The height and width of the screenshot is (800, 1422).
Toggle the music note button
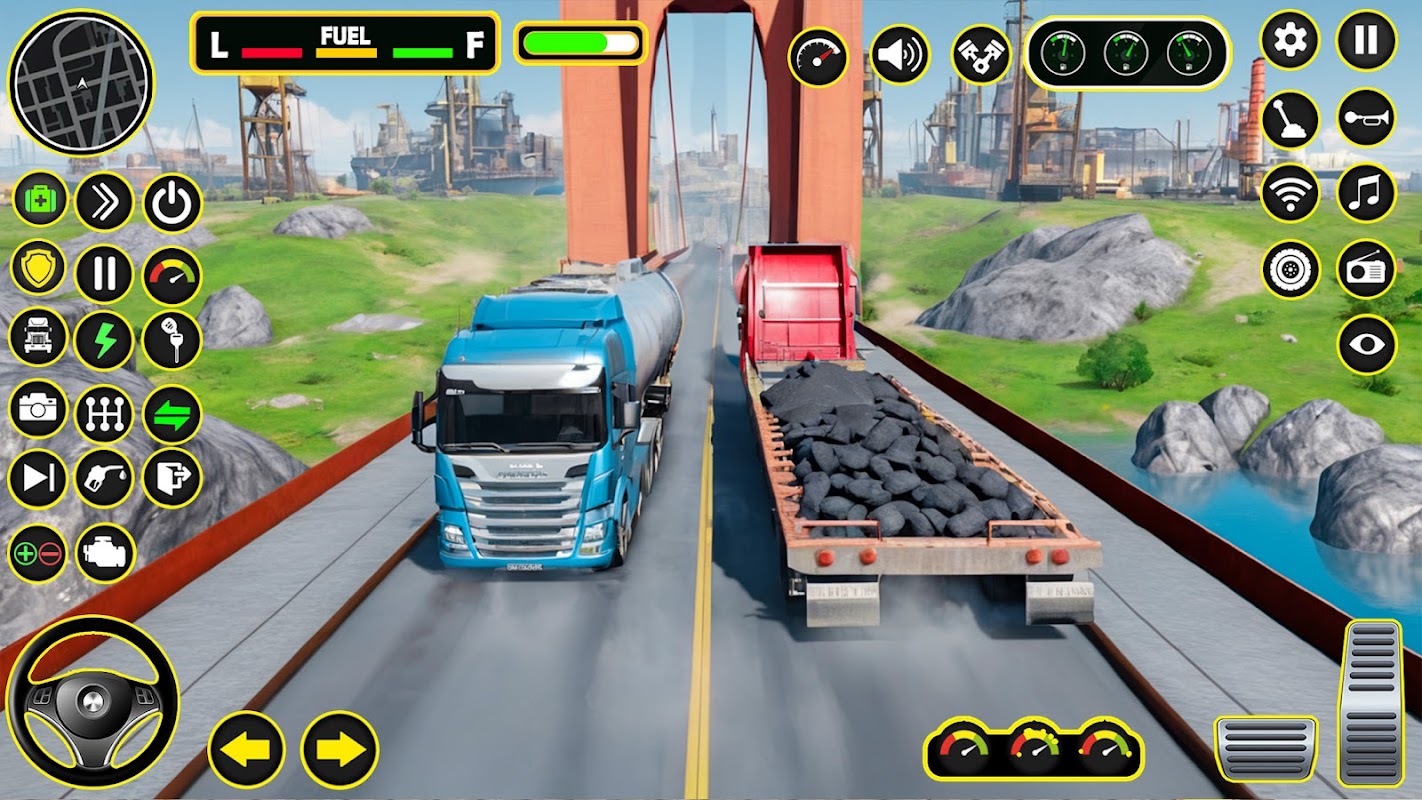pyautogui.click(x=1366, y=193)
